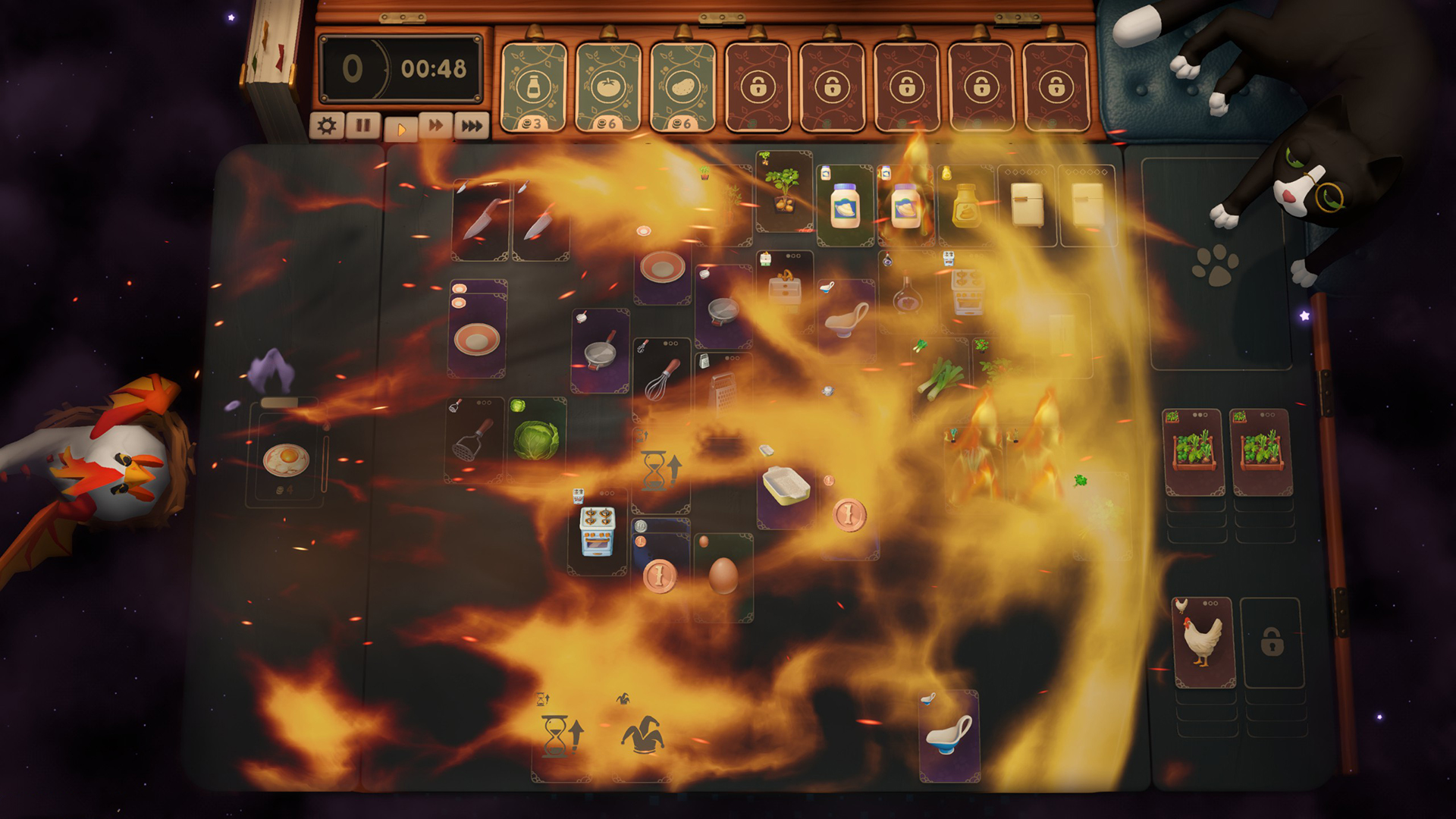Select the stove oven card
1456x819 pixels.
[x=598, y=531]
